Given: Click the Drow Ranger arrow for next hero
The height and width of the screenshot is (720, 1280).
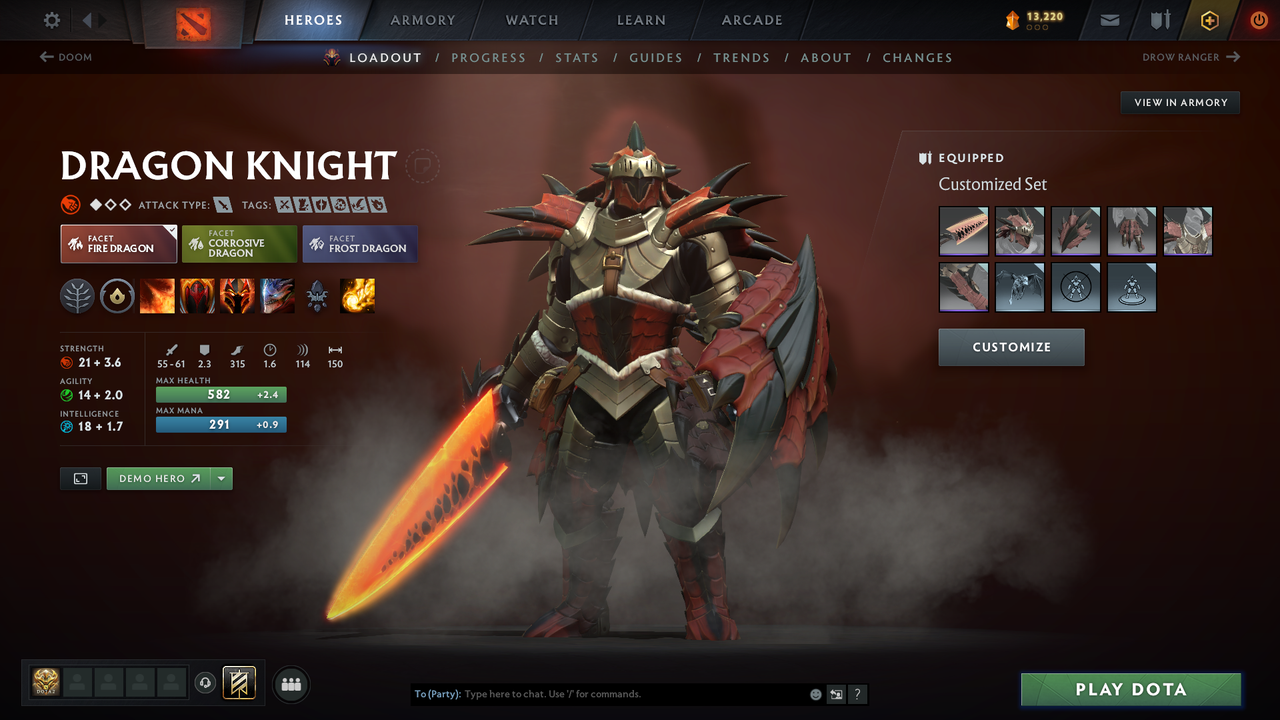Looking at the screenshot, I should tap(1232, 57).
